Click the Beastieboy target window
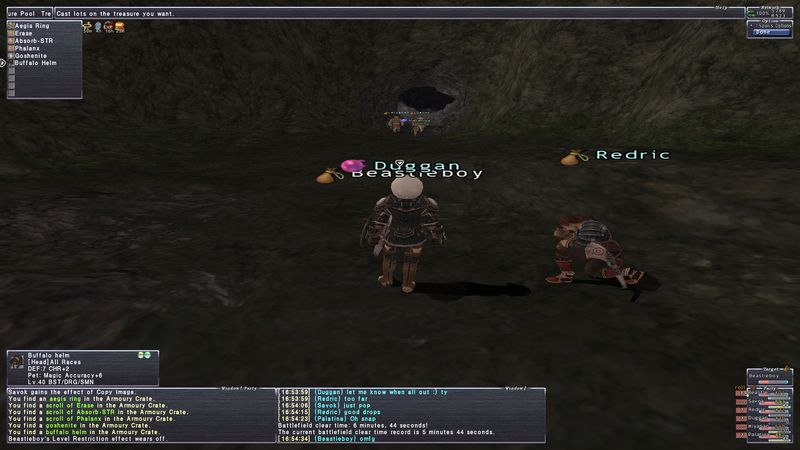 tap(768, 376)
